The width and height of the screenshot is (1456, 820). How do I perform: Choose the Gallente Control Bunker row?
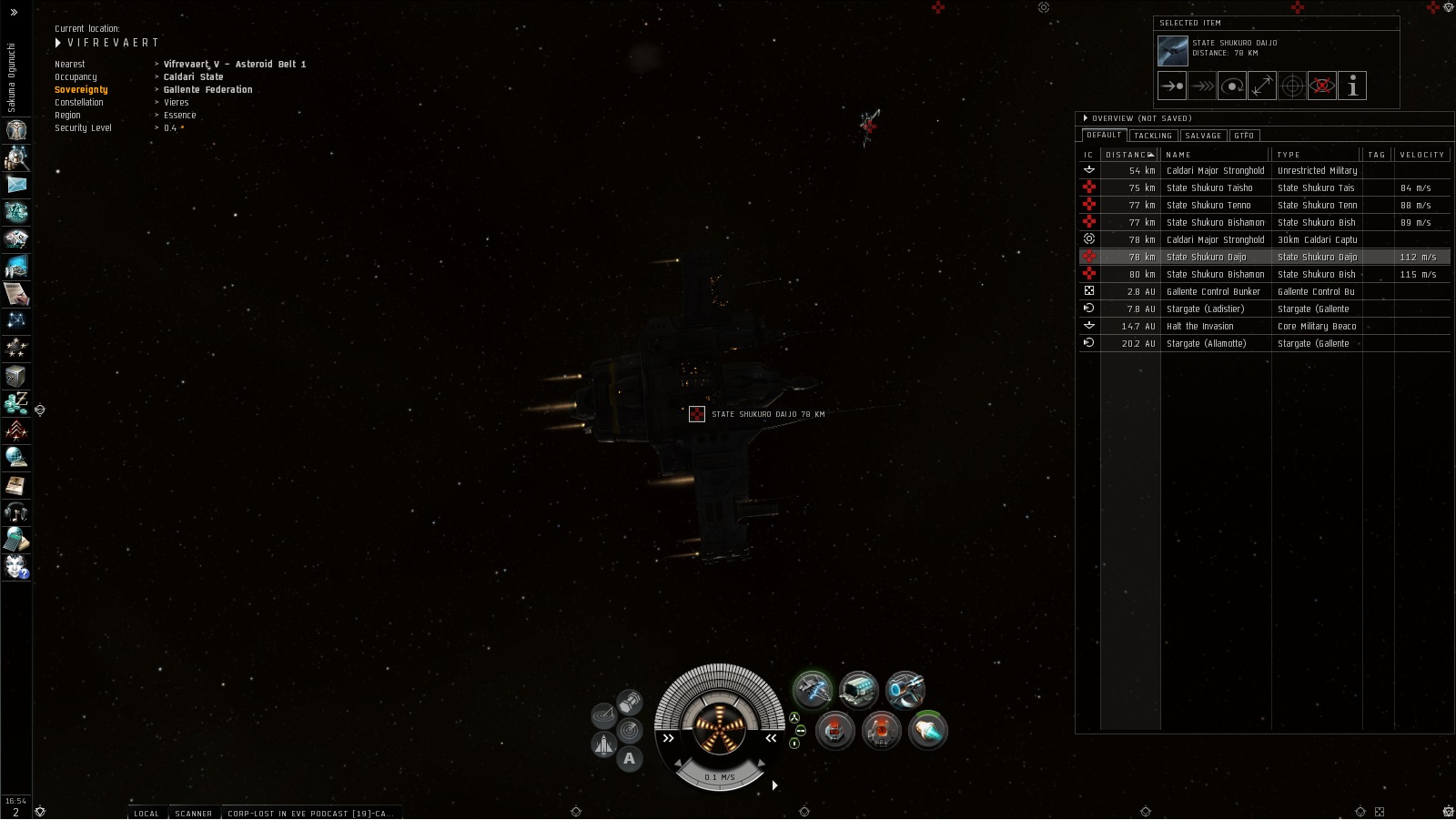1213,292
